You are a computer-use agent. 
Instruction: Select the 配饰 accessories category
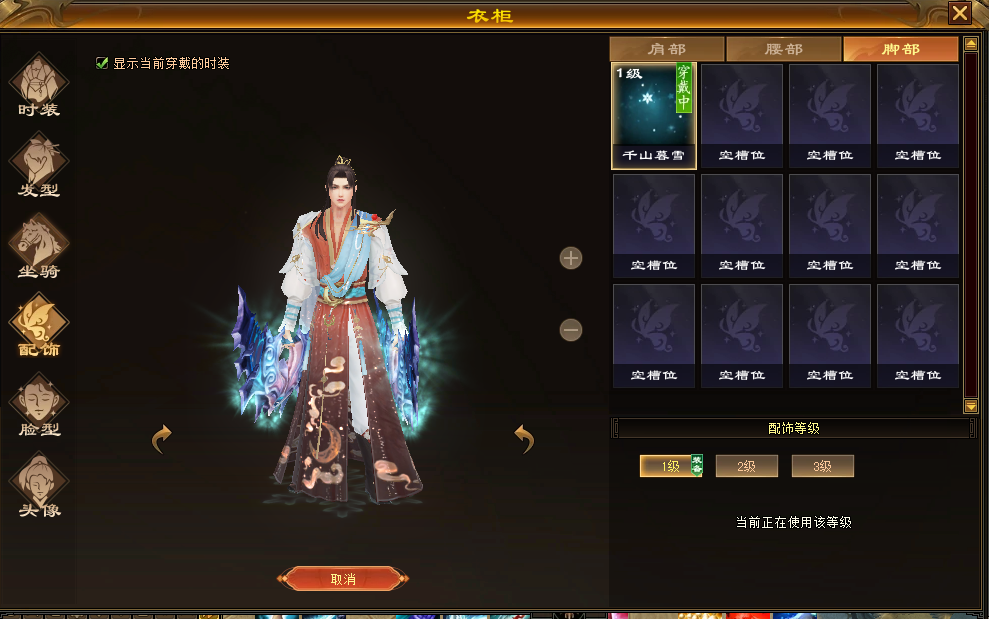39,326
